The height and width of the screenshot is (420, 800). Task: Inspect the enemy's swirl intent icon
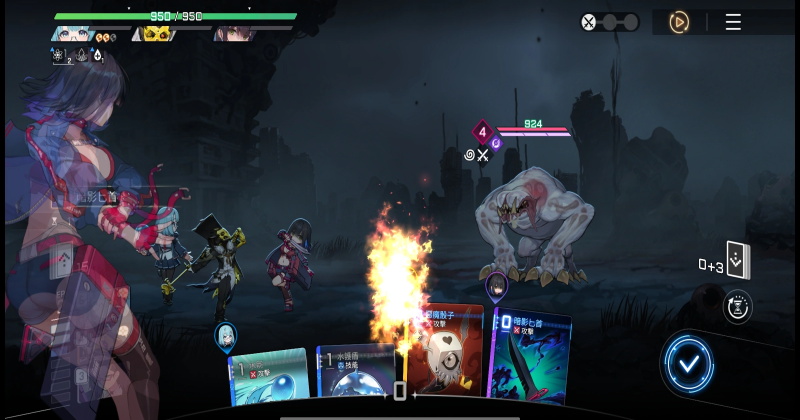coord(469,155)
